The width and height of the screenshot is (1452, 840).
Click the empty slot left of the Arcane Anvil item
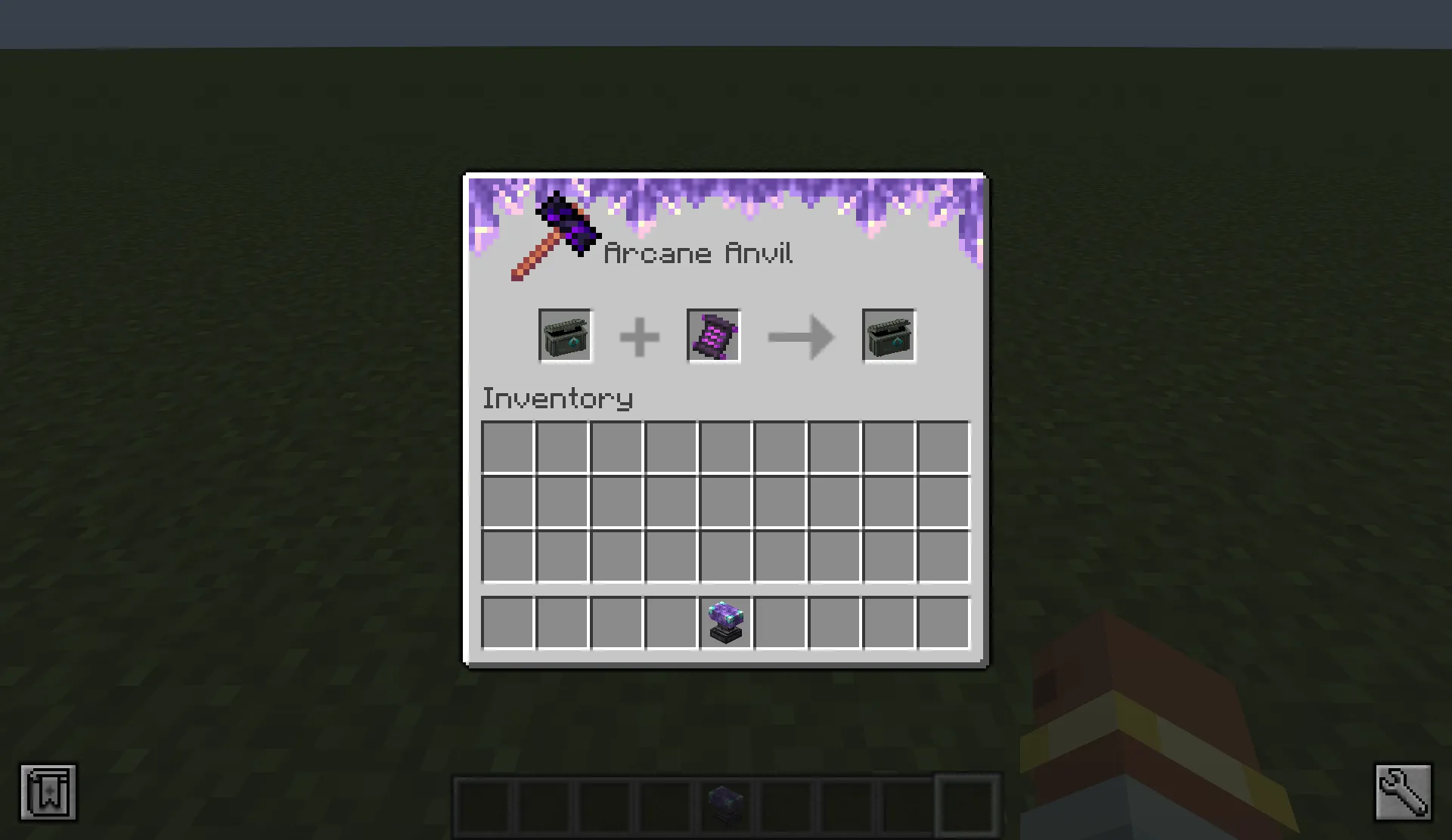coord(670,622)
